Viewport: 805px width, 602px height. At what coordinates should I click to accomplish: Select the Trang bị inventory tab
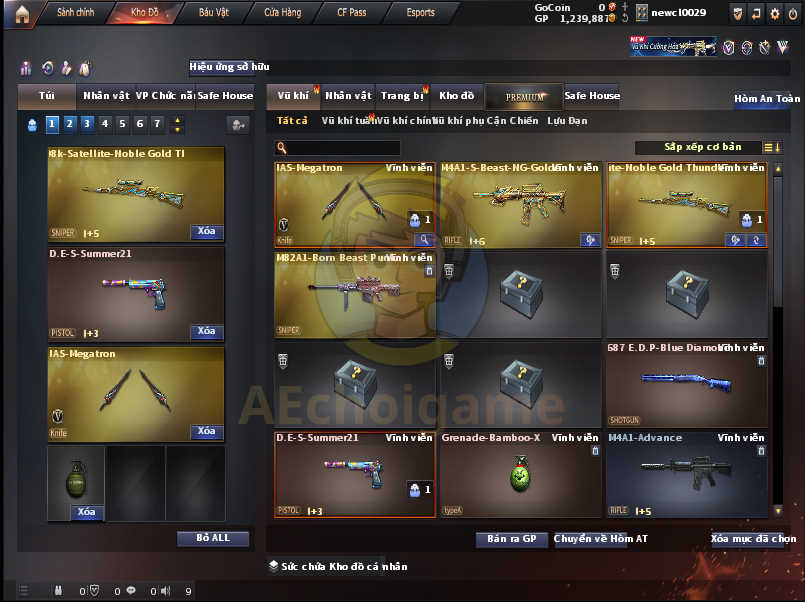(x=402, y=96)
